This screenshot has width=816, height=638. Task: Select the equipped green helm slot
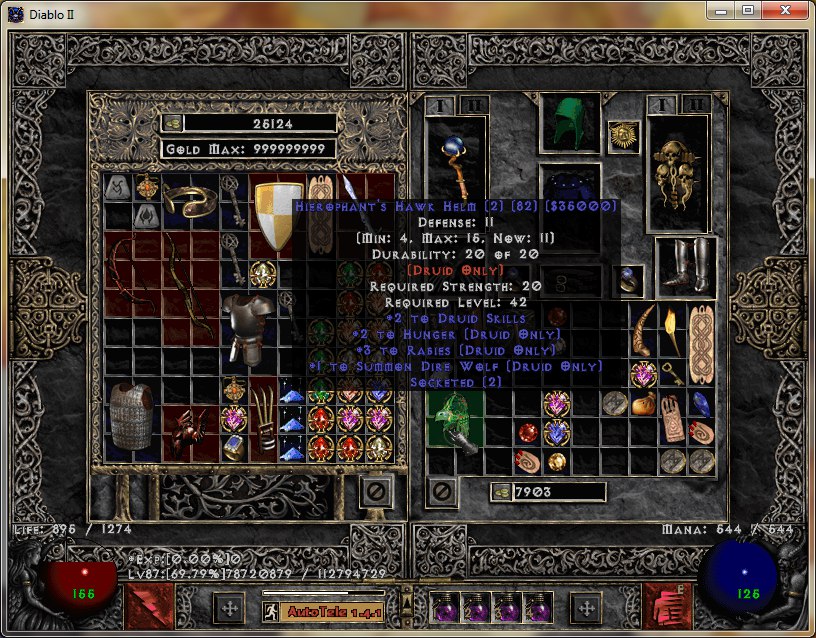click(x=569, y=124)
